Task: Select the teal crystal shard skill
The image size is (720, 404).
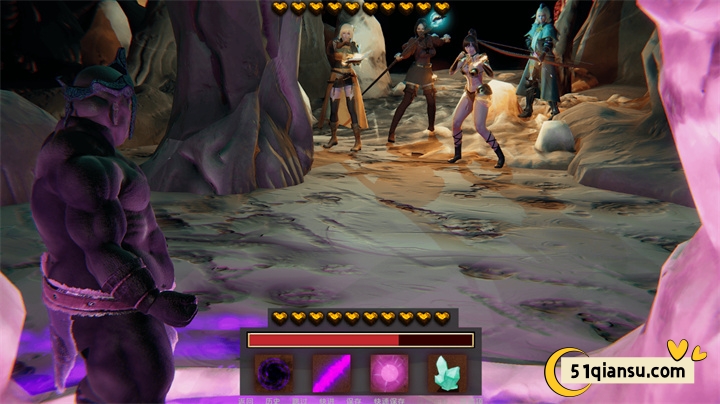Action: (x=447, y=373)
